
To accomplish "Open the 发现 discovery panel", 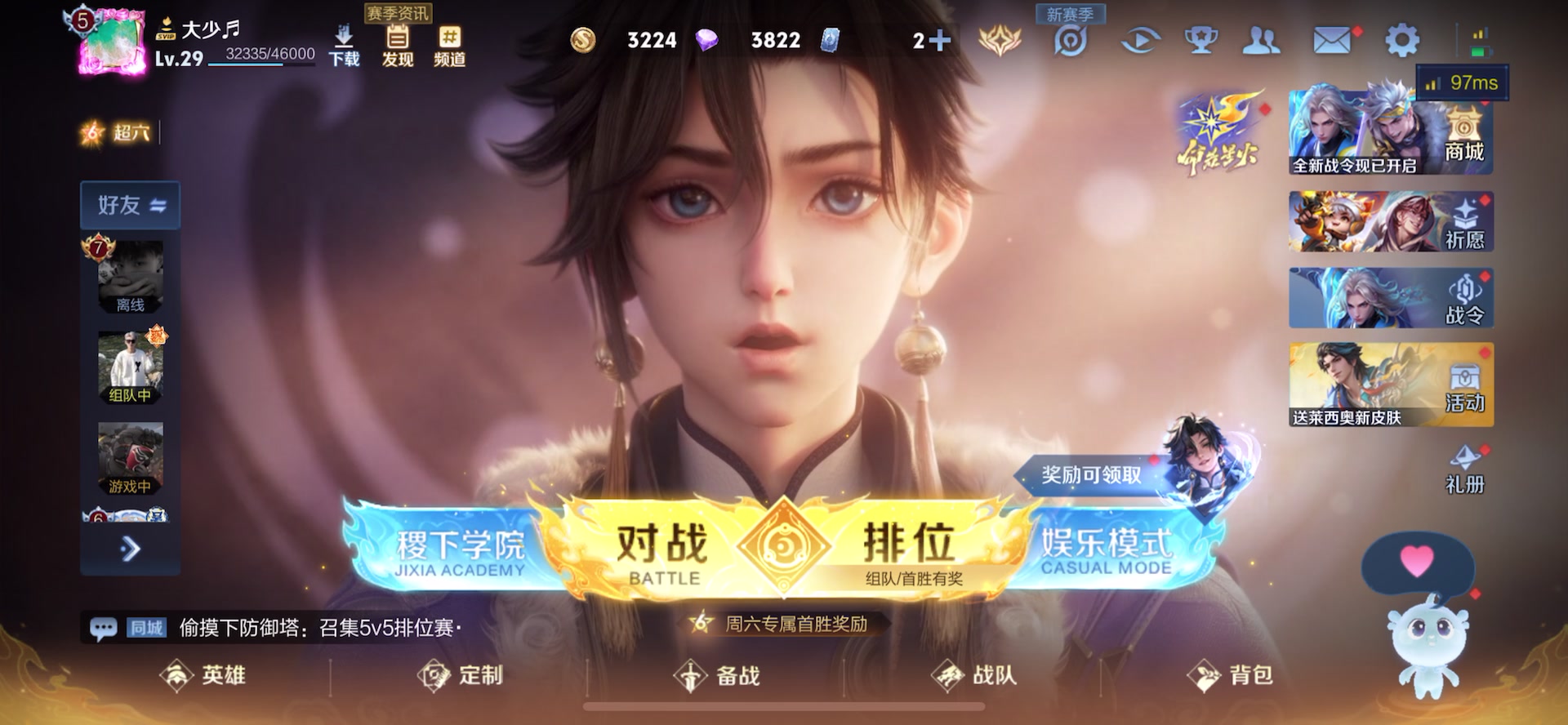I will tap(396, 45).
